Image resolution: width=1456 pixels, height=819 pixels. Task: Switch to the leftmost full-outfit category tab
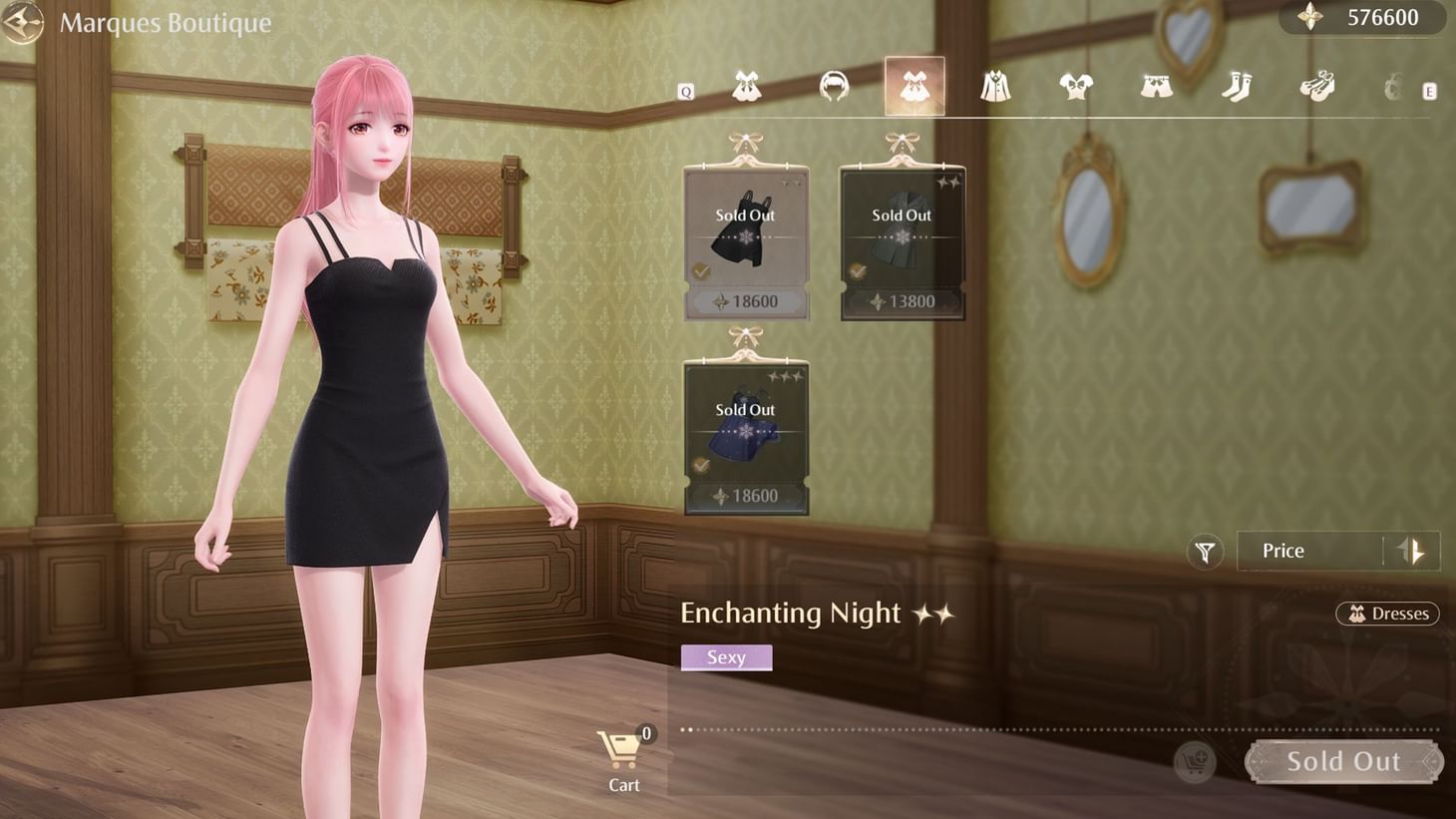(x=746, y=88)
